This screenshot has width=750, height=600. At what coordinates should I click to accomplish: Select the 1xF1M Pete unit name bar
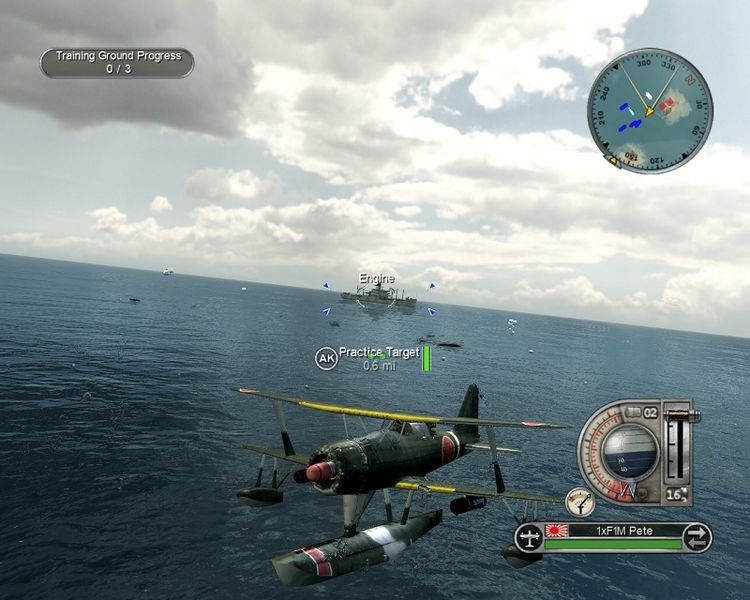pyautogui.click(x=612, y=529)
